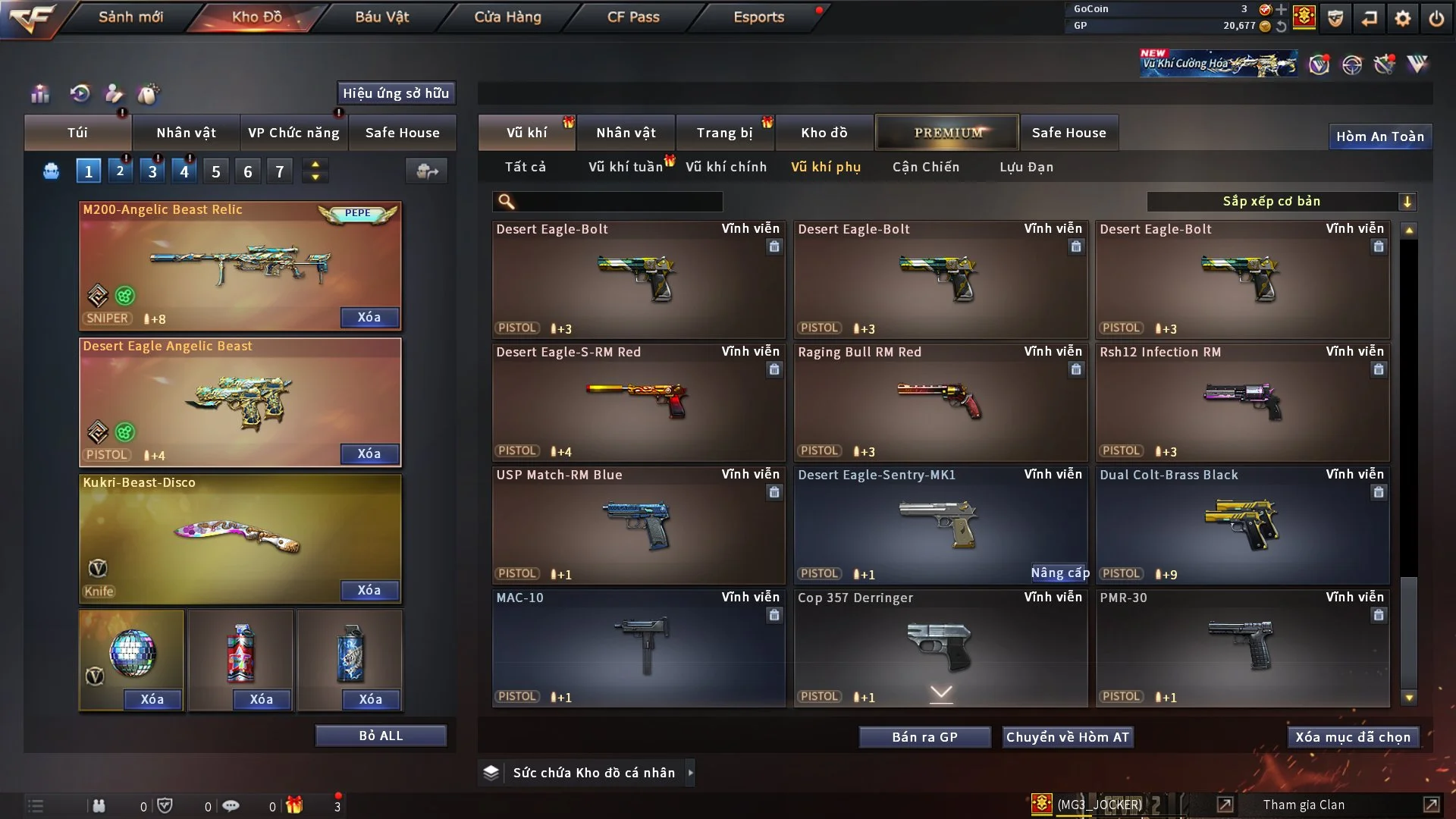Image resolution: width=1456 pixels, height=819 pixels.
Task: Open the Sắp xếp cơ bản sort dropdown
Action: [x=1281, y=202]
